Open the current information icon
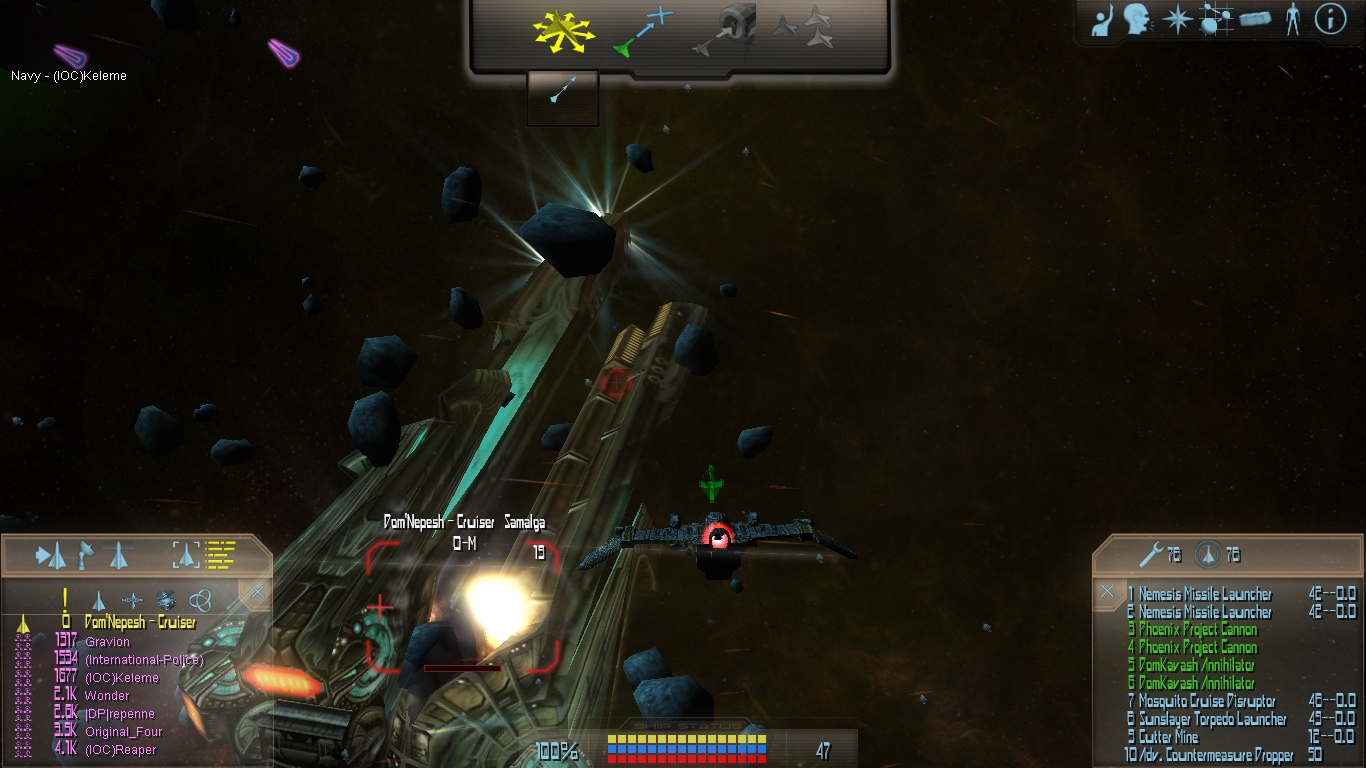The height and width of the screenshot is (768, 1366). (x=1330, y=20)
